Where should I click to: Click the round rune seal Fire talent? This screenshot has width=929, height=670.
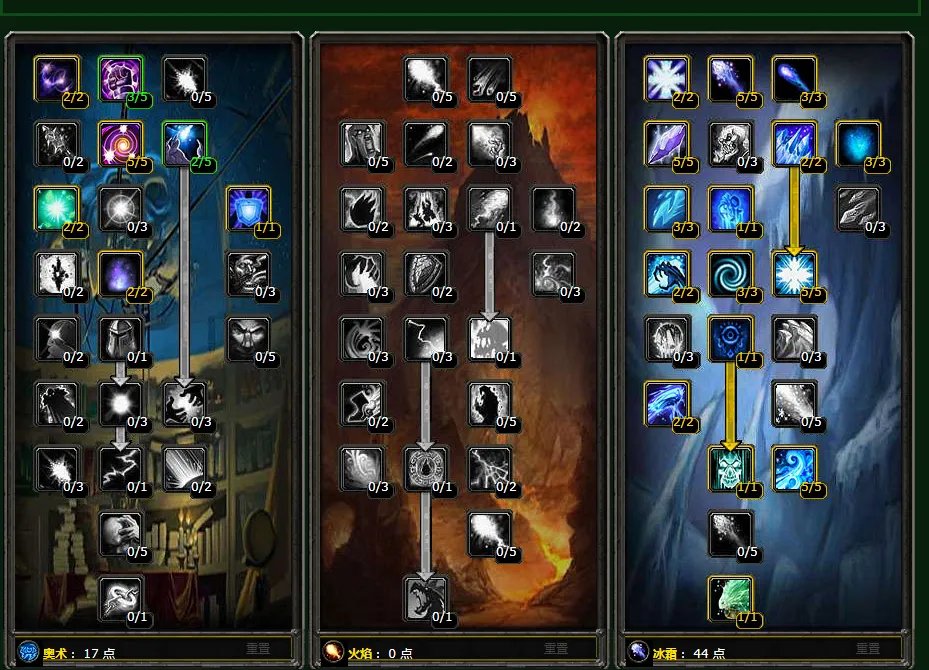[426, 468]
